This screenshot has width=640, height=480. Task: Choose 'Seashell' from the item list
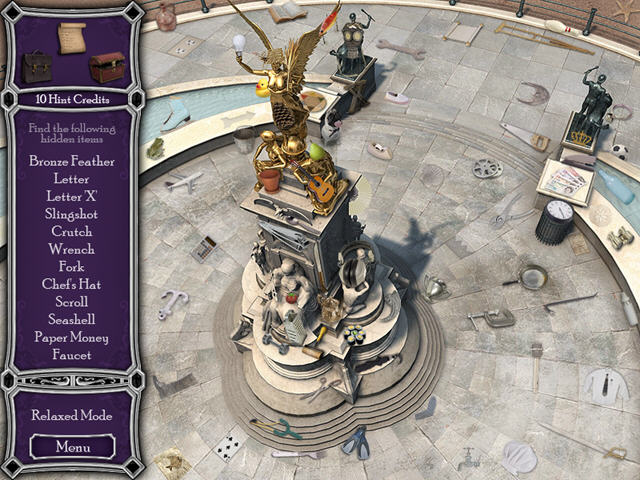tap(72, 319)
